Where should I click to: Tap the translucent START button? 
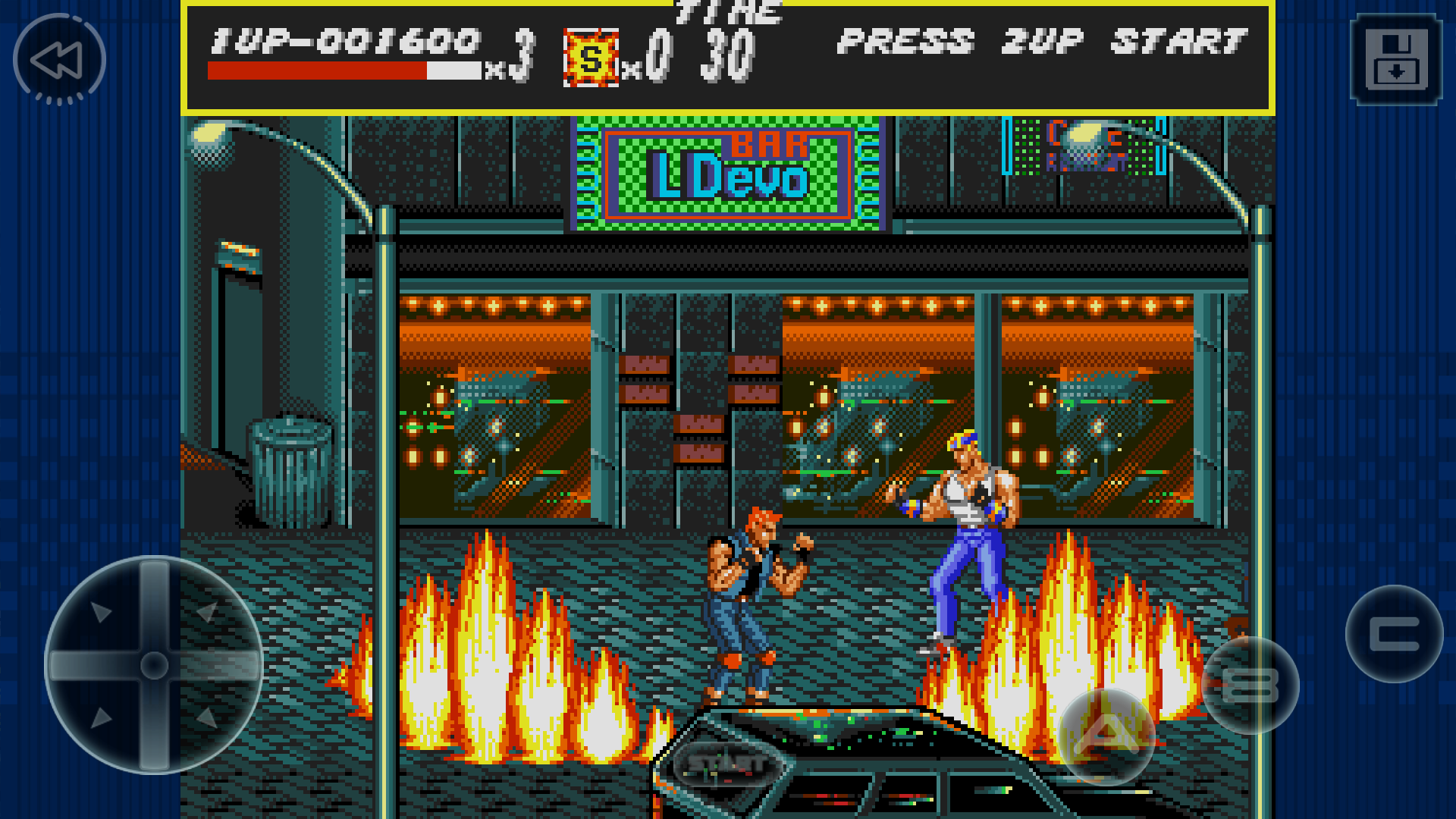coord(726,763)
